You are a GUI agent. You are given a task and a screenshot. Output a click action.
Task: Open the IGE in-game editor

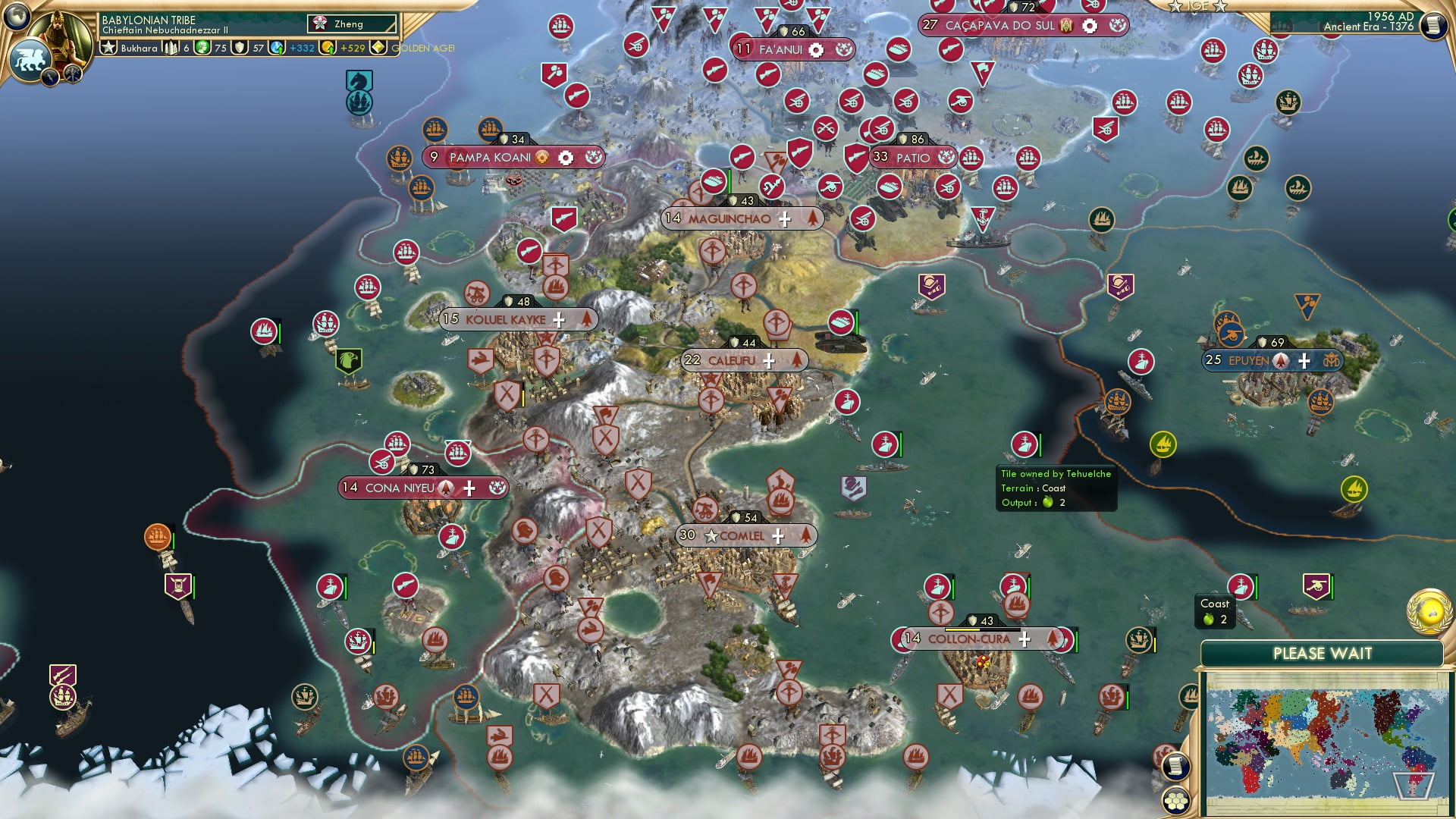tap(1197, 7)
